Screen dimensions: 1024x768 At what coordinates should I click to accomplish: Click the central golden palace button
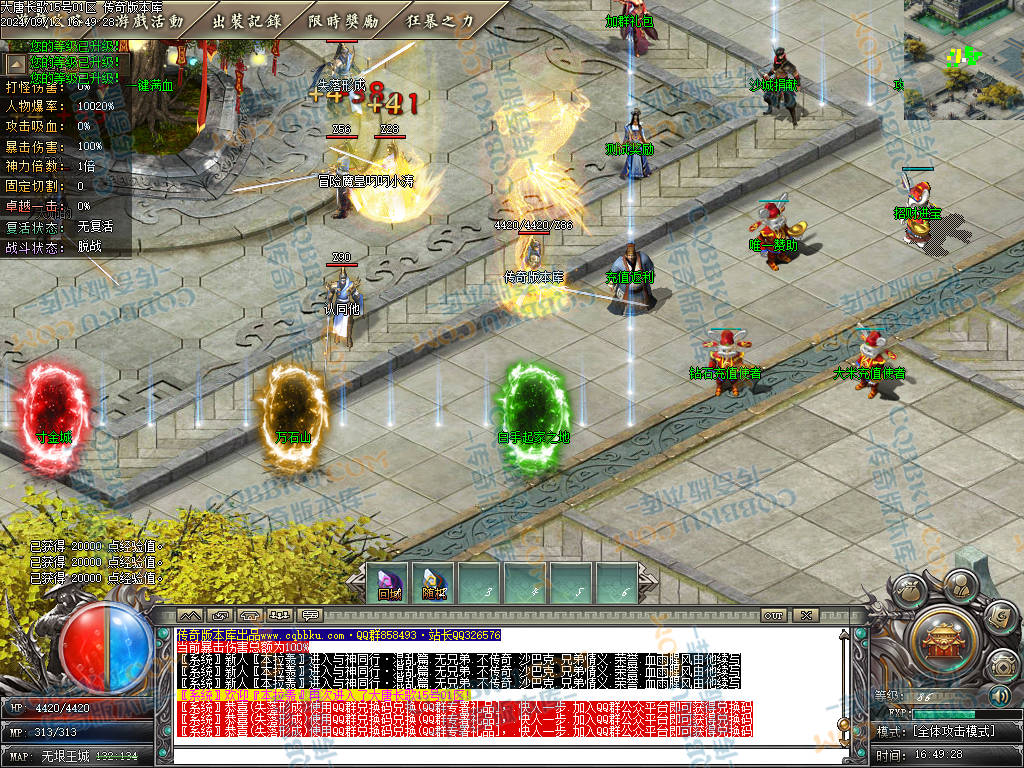click(941, 636)
